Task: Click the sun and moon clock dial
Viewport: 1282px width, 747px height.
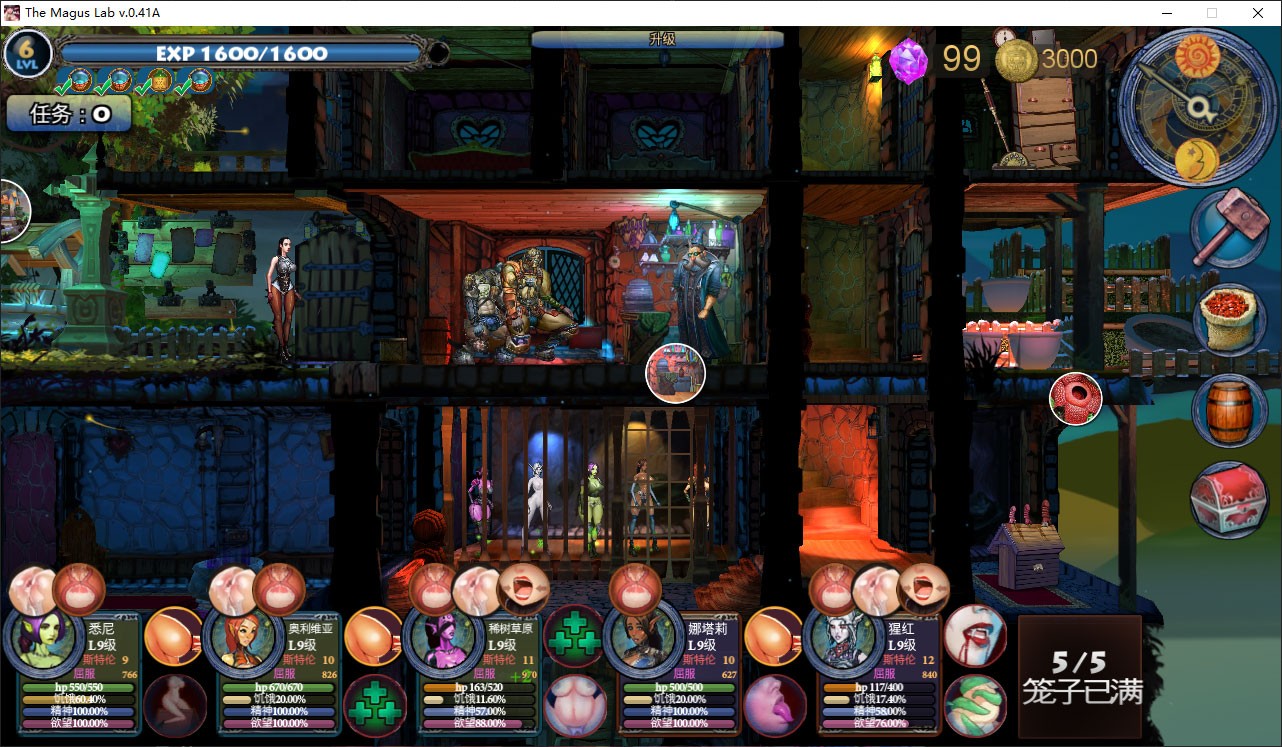Action: coord(1195,105)
